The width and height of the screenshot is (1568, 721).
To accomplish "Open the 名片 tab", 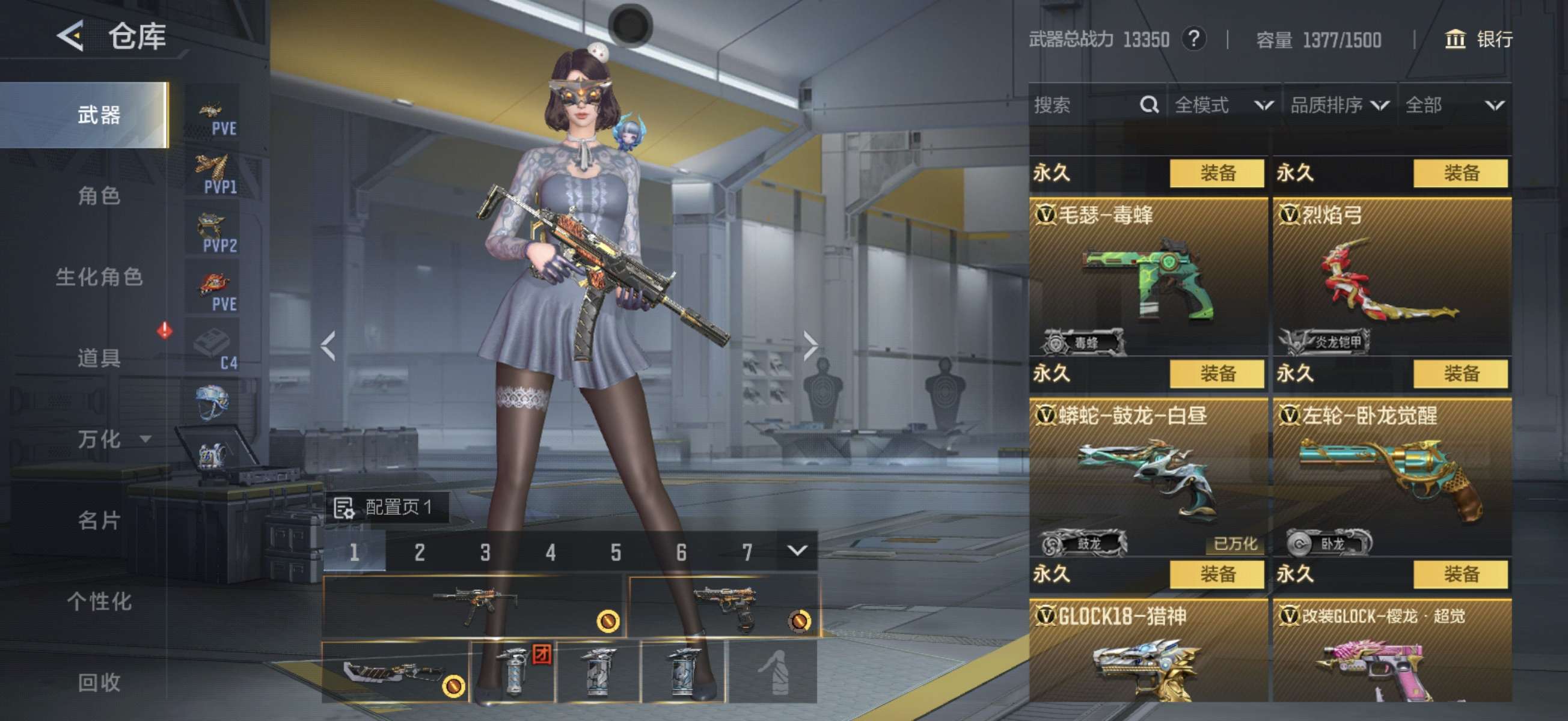I will tap(99, 520).
